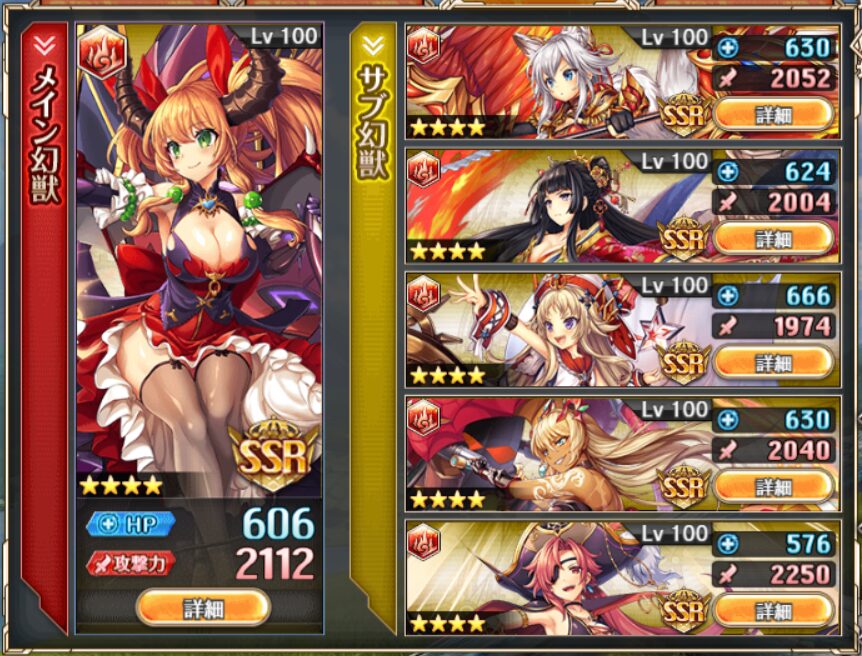The width and height of the screenshot is (862, 656).
Task: Open 詳細 for the sub eidolon with 2004 attack
Action: 772,238
